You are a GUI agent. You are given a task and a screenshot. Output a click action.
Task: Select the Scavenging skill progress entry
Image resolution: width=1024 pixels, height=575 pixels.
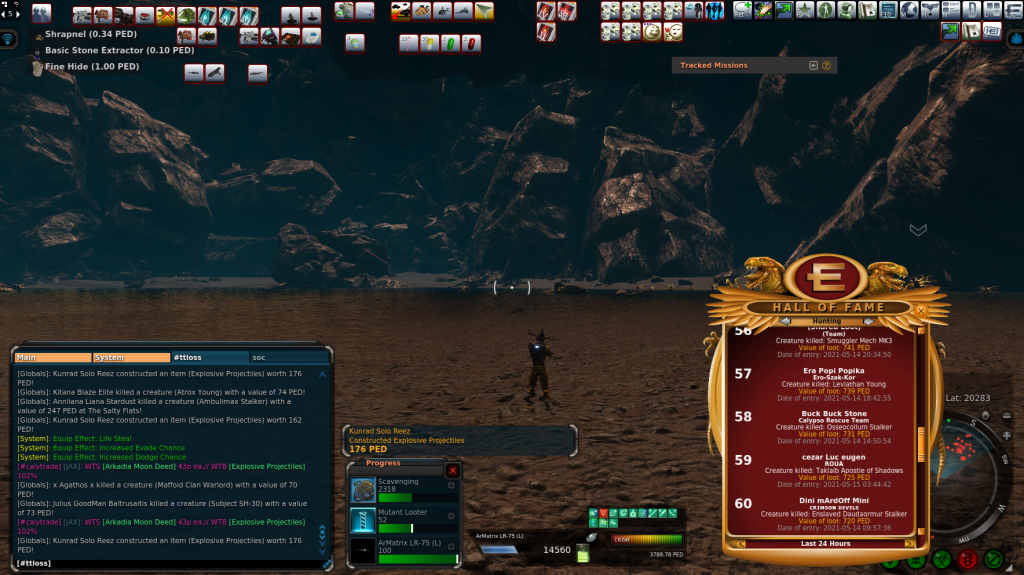[402, 490]
